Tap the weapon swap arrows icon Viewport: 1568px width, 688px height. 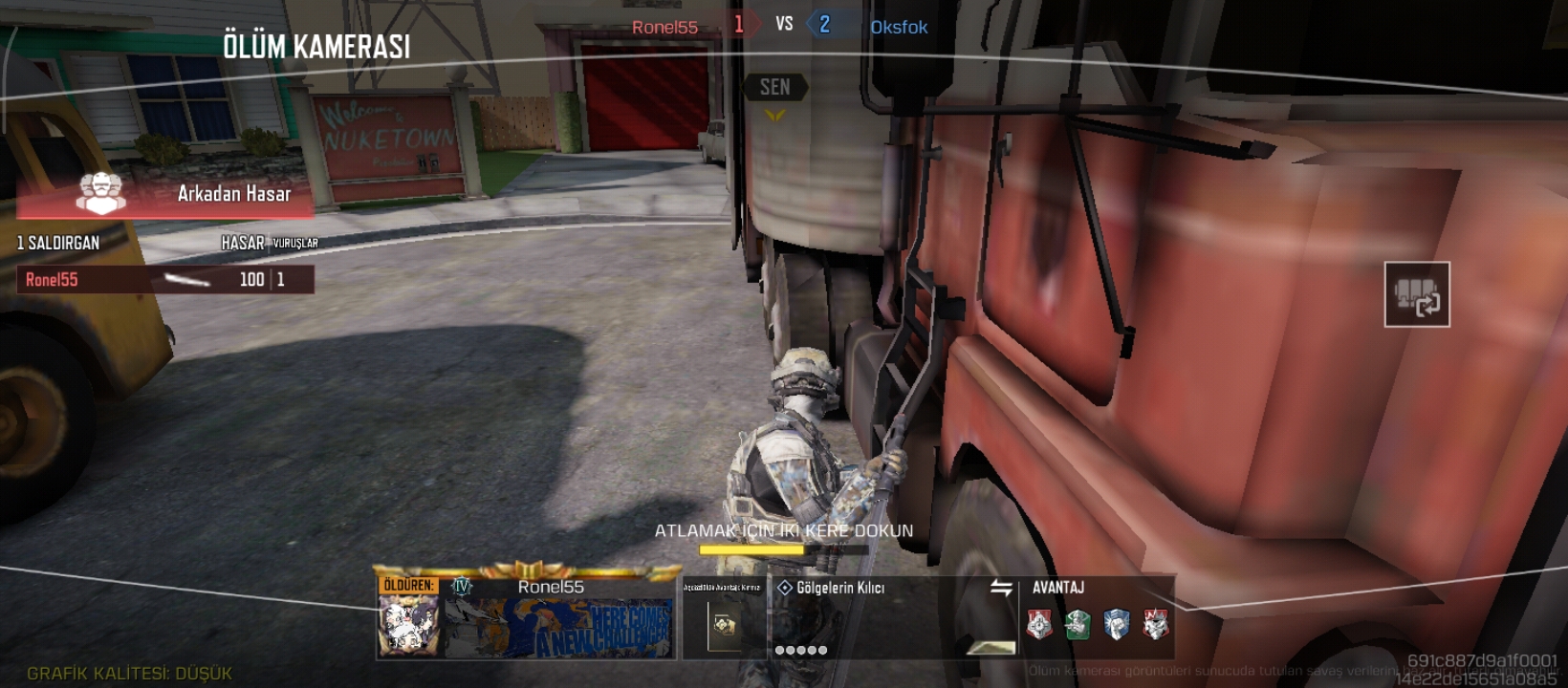1001,588
